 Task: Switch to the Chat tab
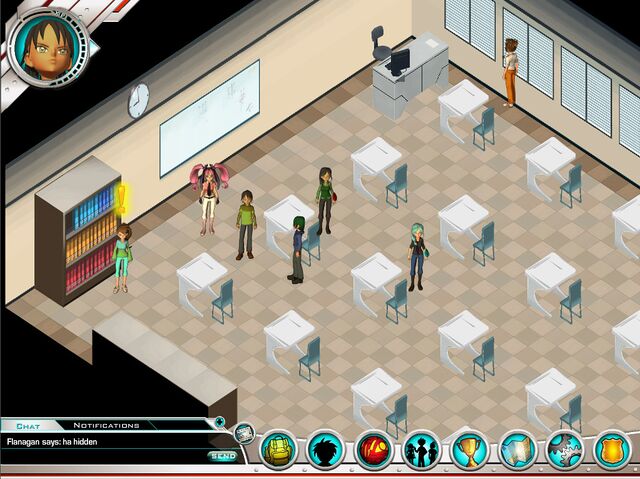pyautogui.click(x=27, y=425)
